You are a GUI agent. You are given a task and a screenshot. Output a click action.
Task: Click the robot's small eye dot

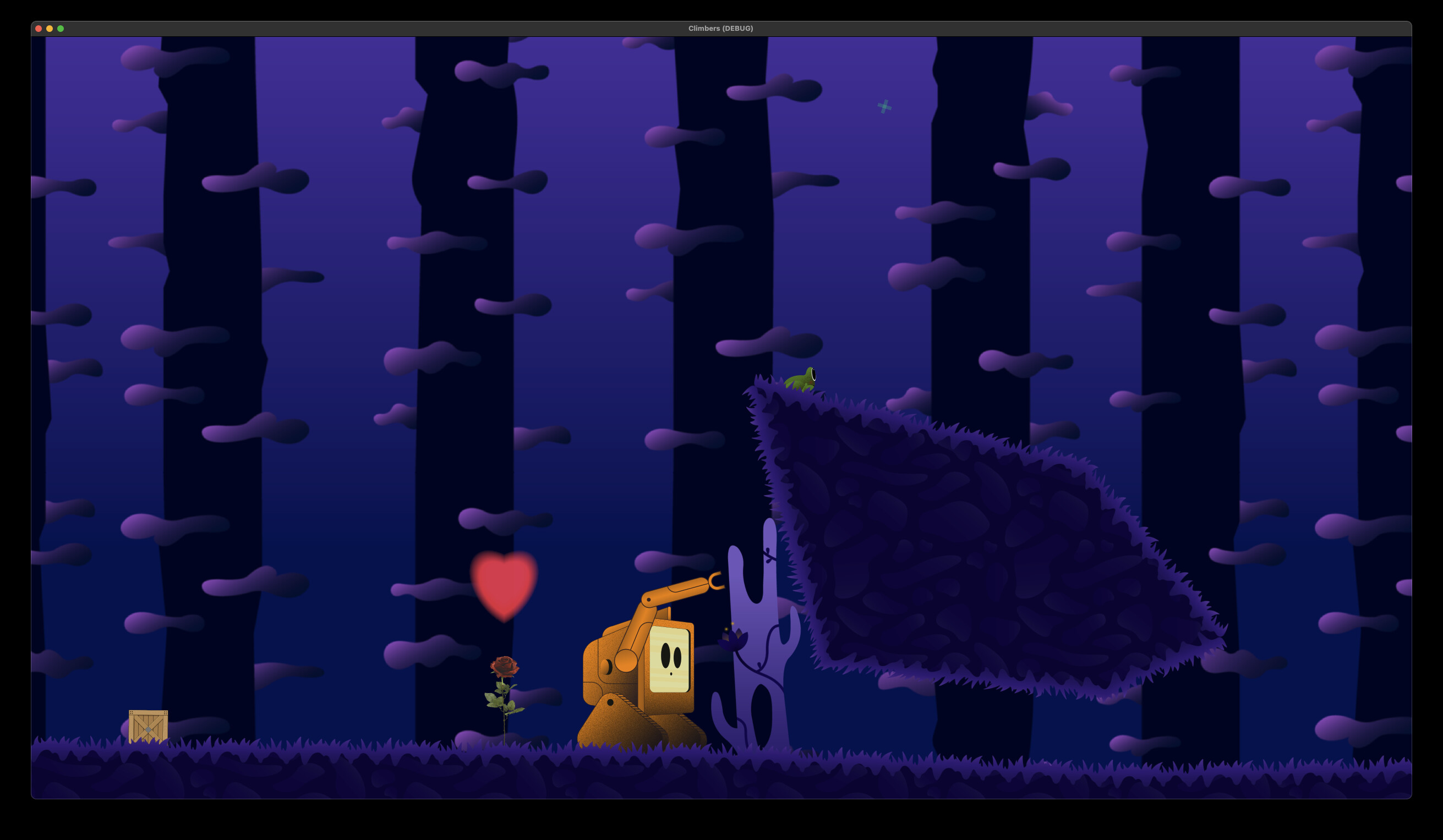671,674
